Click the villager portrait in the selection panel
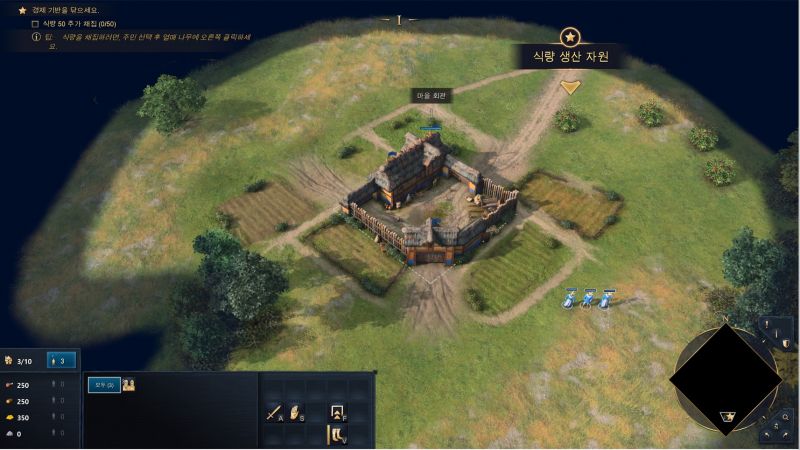The width and height of the screenshot is (800, 450). pyautogui.click(x=129, y=384)
